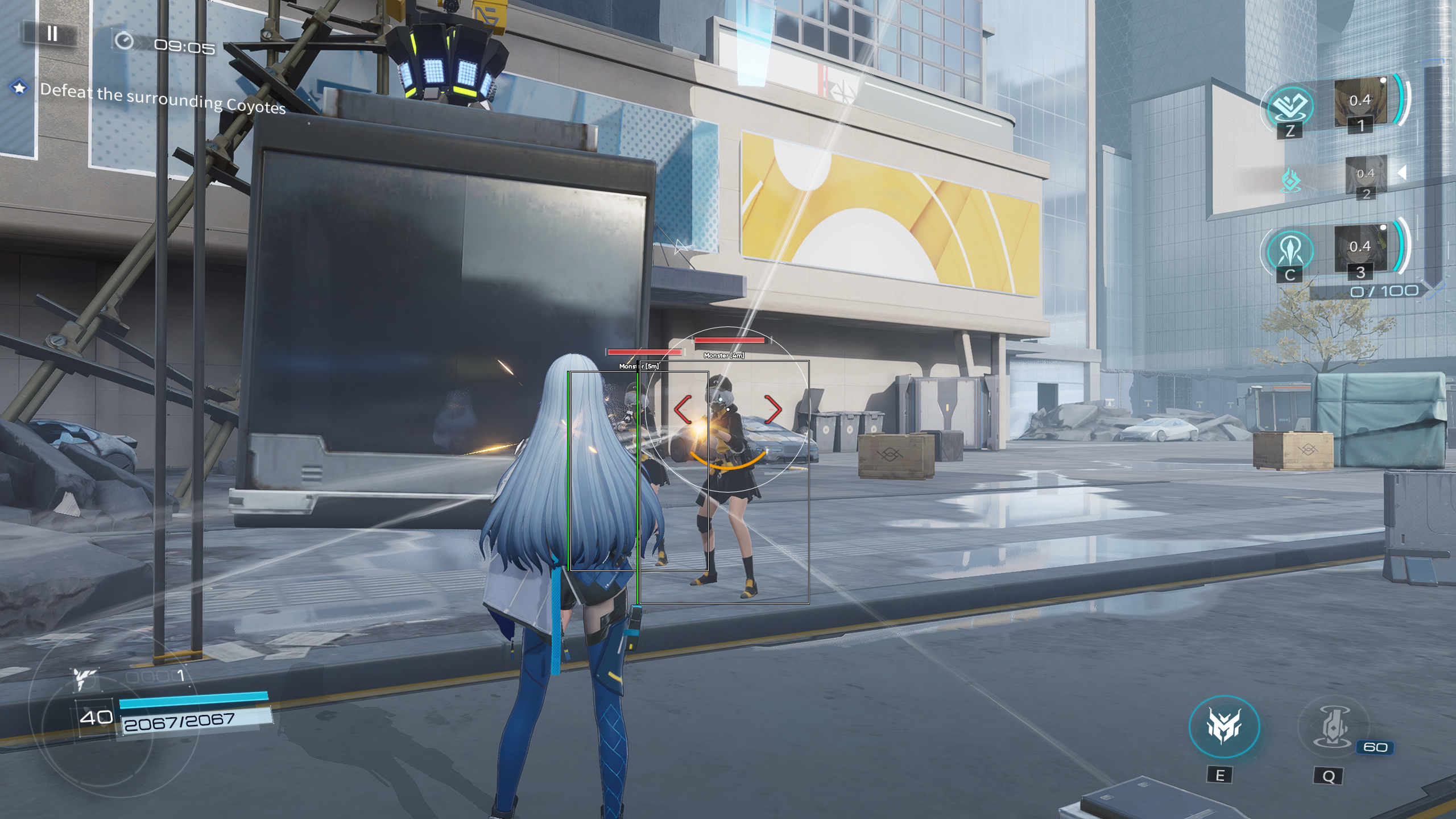This screenshot has width=1456, height=819.
Task: Switch to the gray-haired squad member with glasses
Action: 1360,249
